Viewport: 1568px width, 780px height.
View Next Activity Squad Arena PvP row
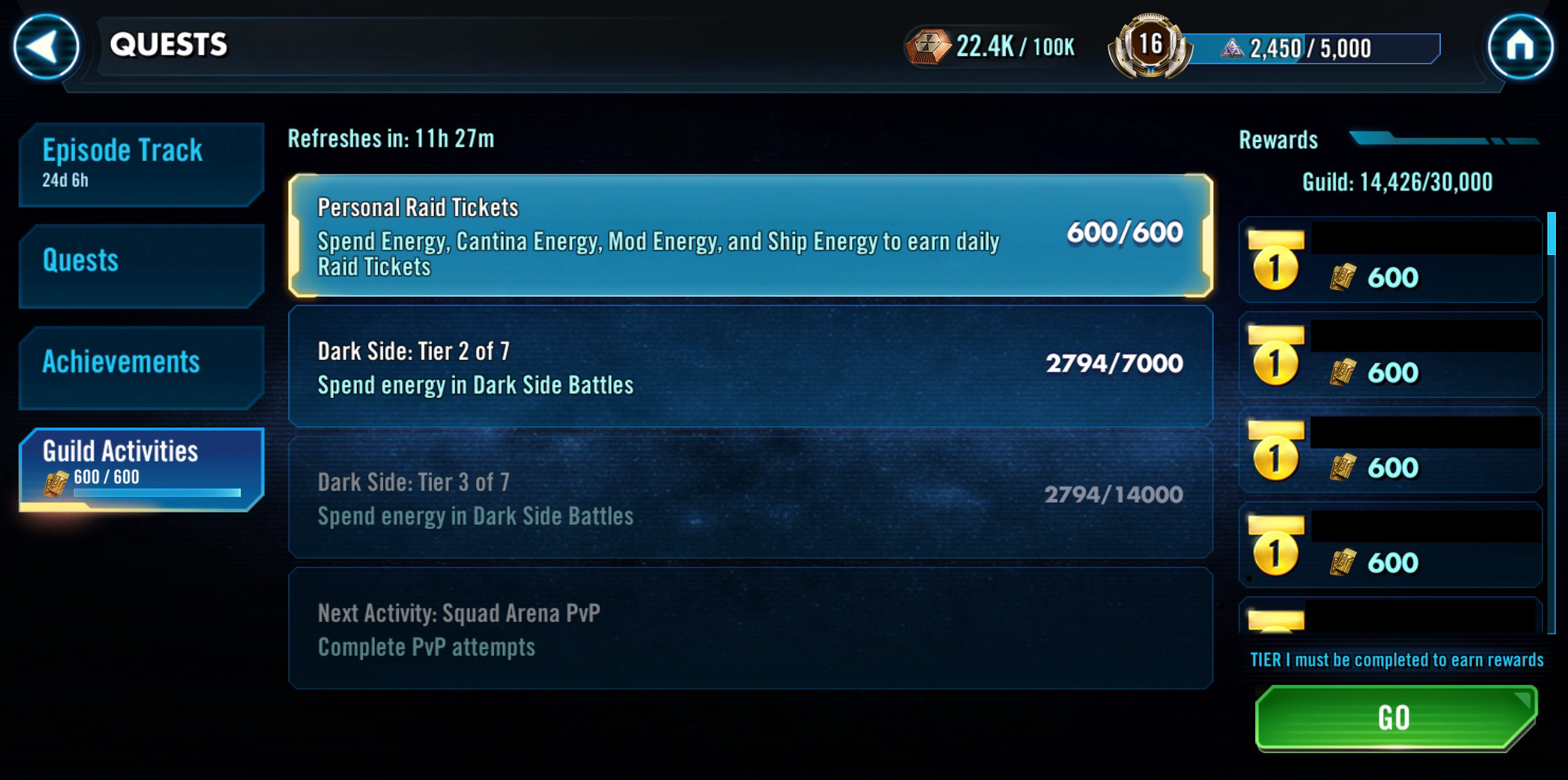(750, 628)
